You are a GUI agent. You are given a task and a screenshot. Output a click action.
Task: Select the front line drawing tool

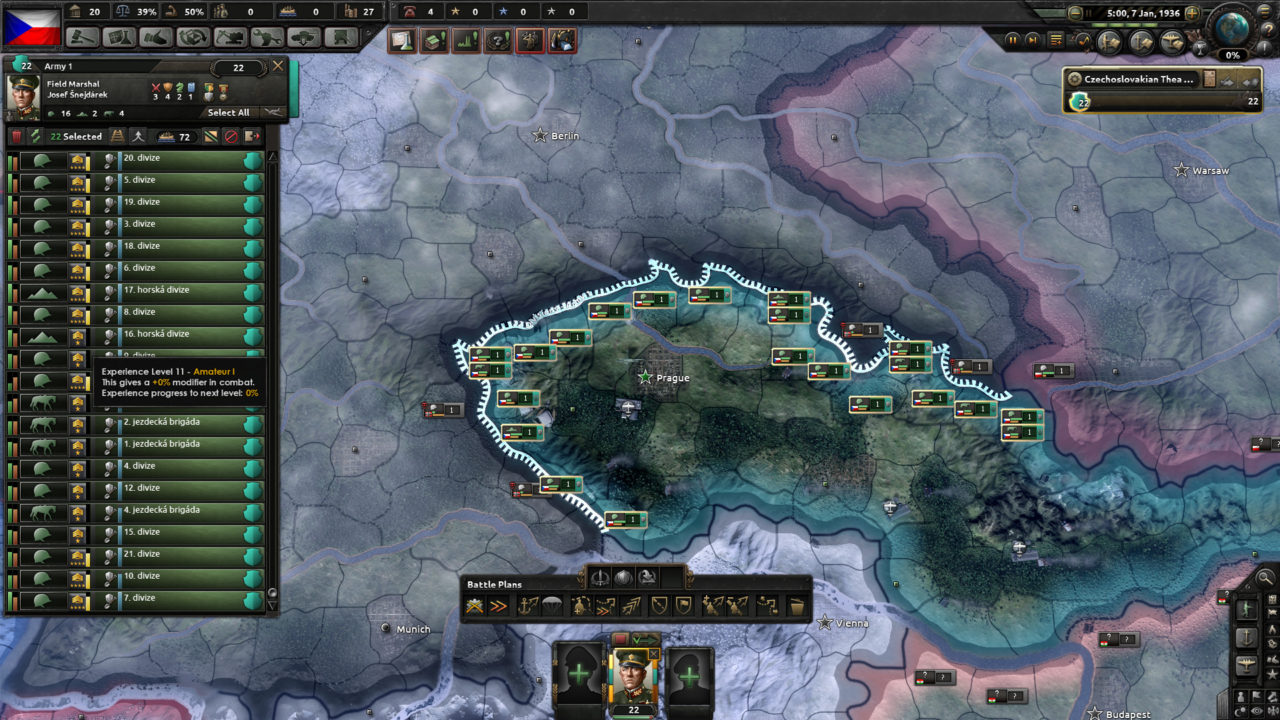tap(474, 604)
